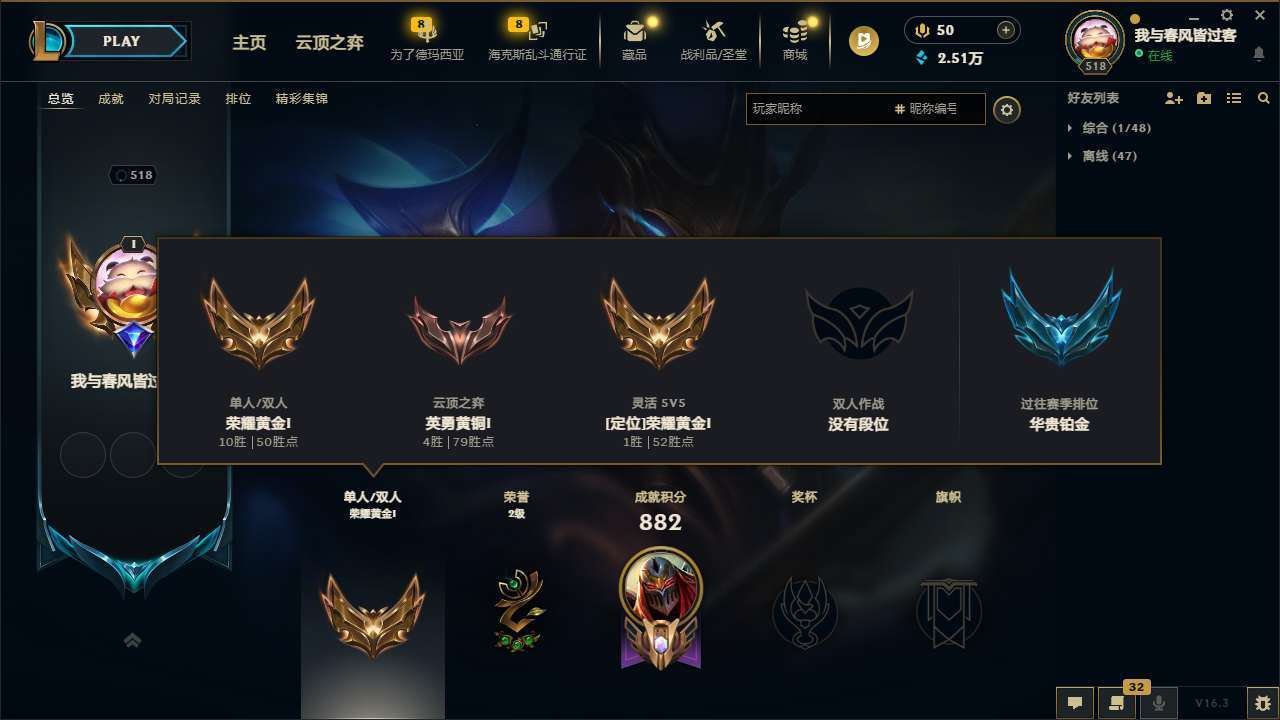Screen dimensions: 1280x720
Task: Toggle the friend list view mode
Action: coord(1234,98)
